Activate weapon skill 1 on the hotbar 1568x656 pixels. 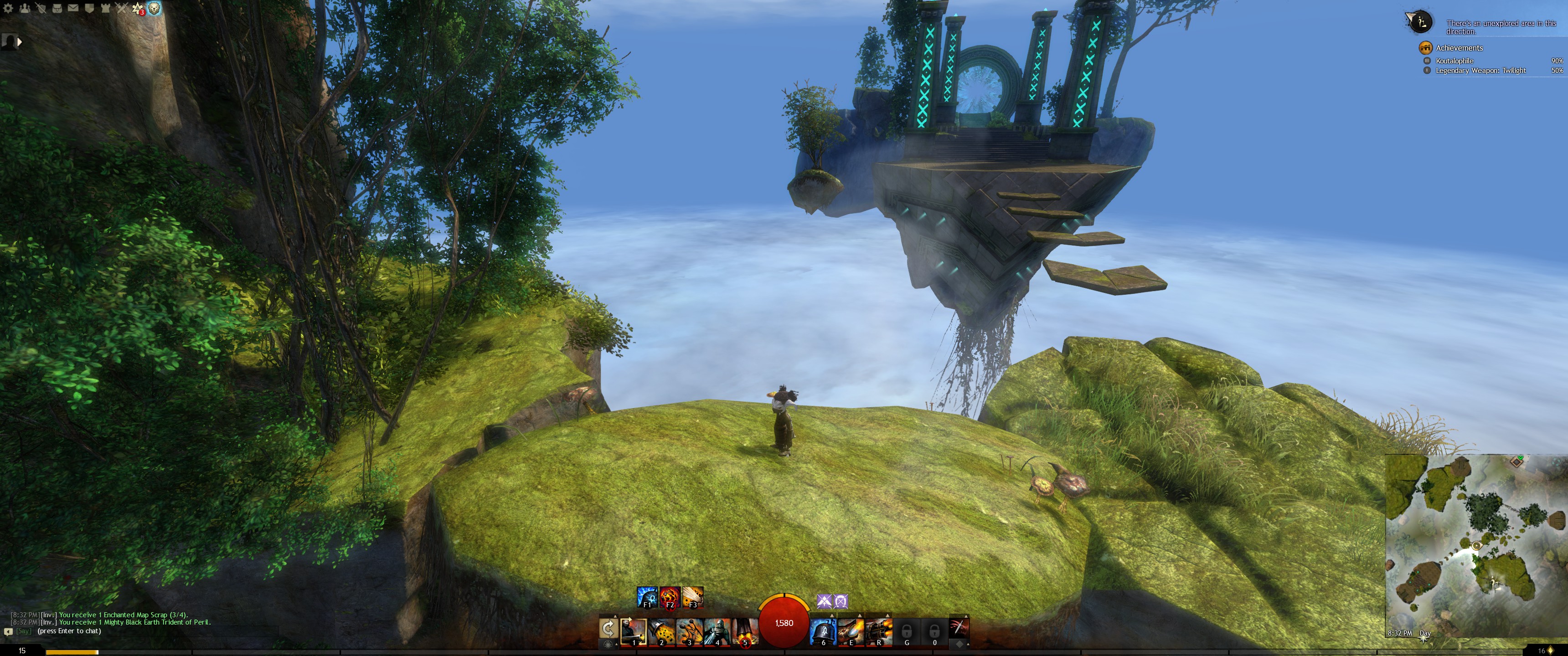pos(633,631)
